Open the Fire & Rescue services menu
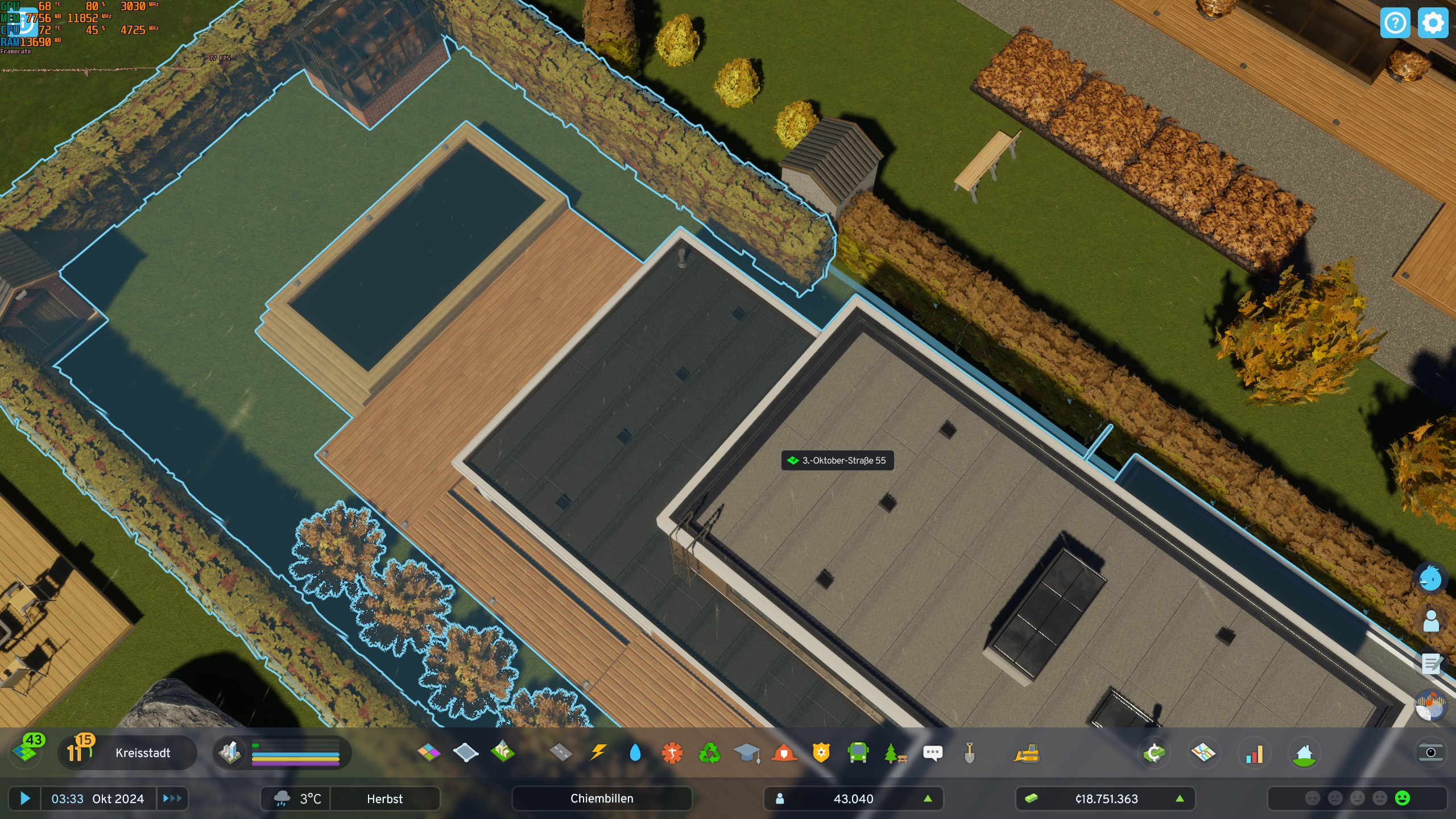The height and width of the screenshot is (819, 1456). click(x=784, y=754)
